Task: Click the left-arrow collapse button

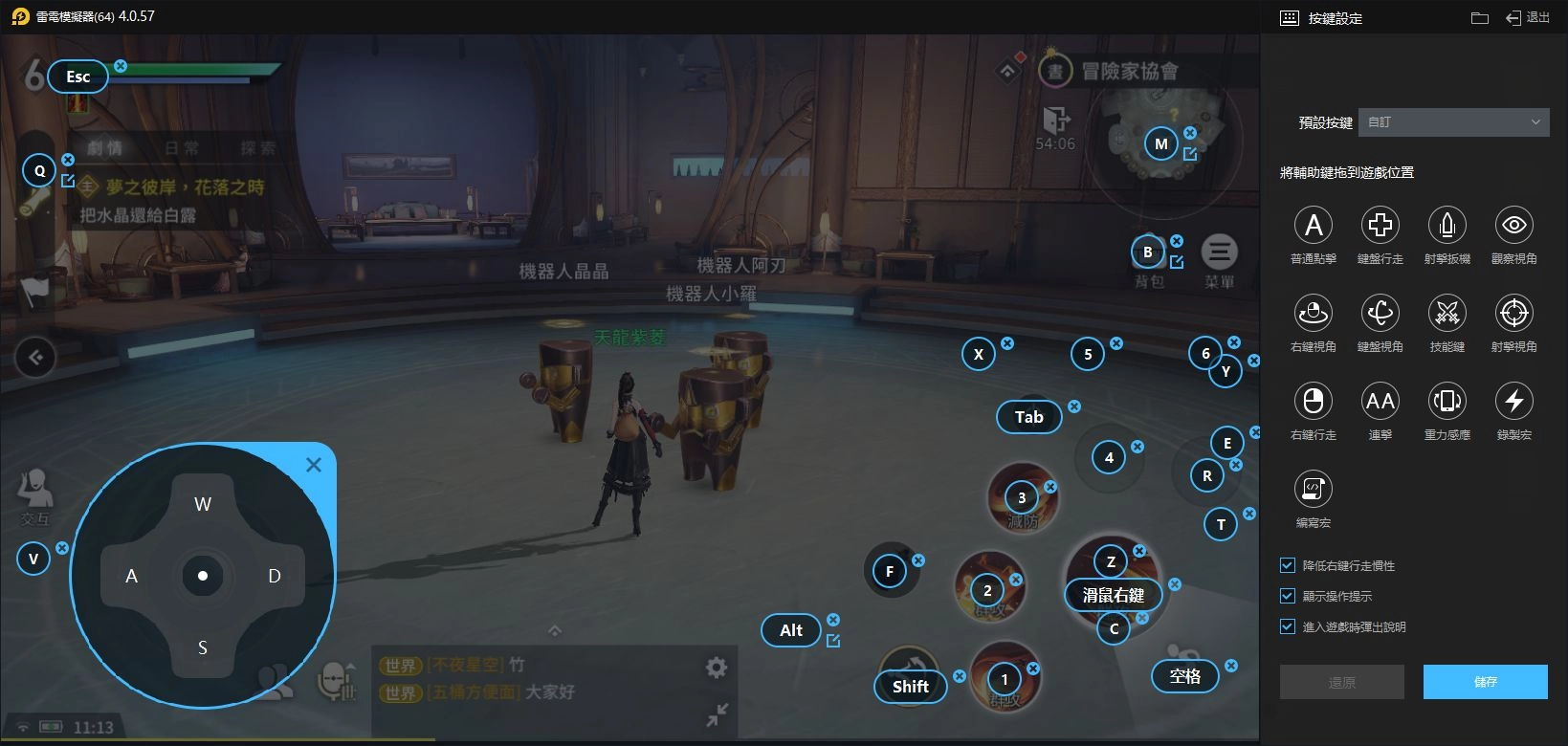Action: (35, 358)
